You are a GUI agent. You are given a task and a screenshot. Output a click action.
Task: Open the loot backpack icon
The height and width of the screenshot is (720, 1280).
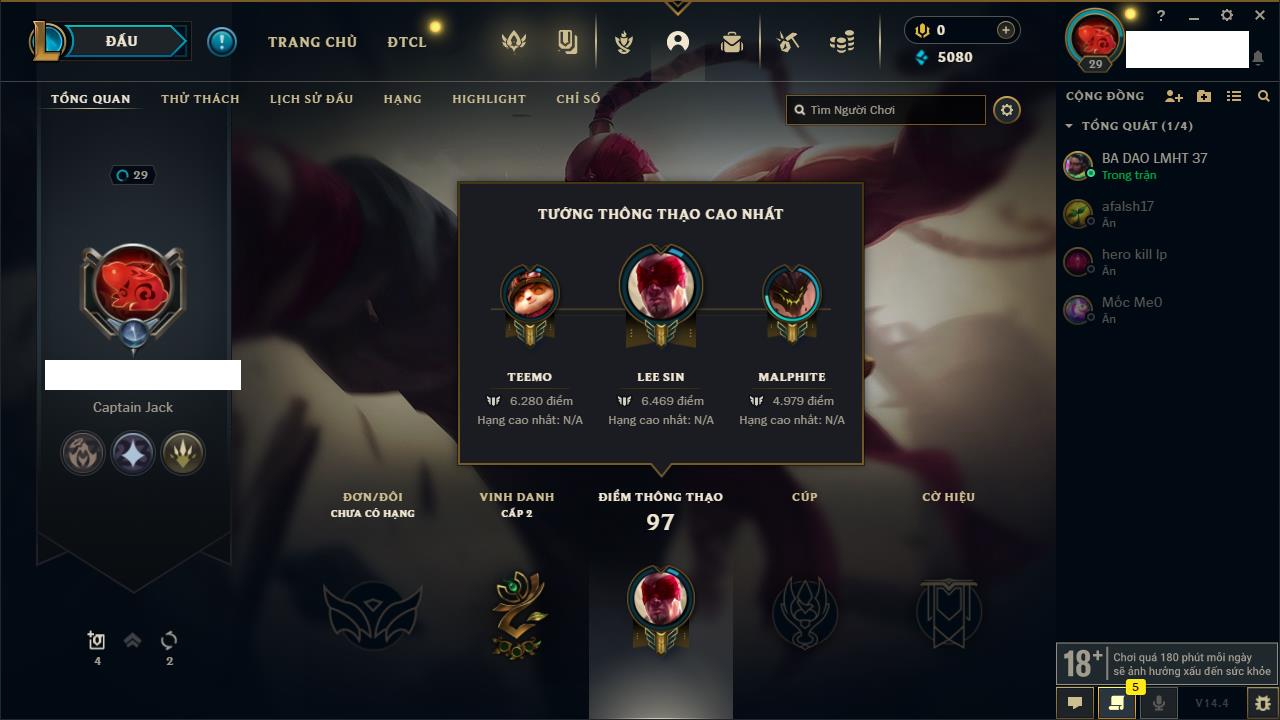(732, 42)
